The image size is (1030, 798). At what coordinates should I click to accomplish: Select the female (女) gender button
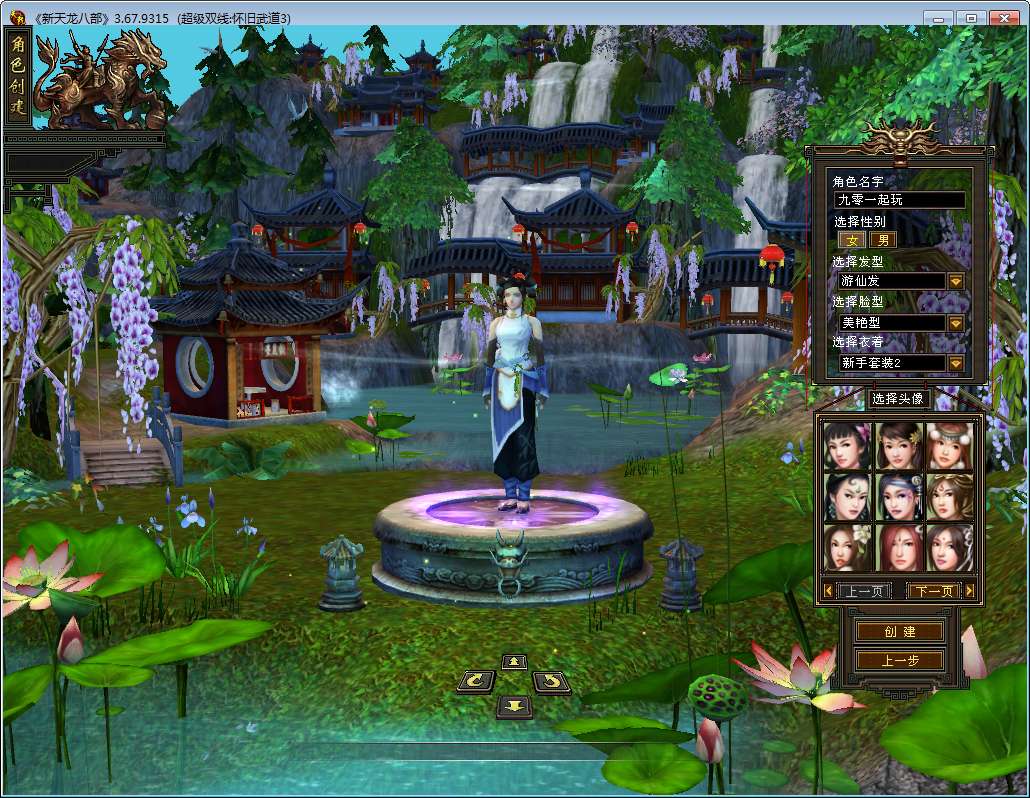tap(852, 240)
